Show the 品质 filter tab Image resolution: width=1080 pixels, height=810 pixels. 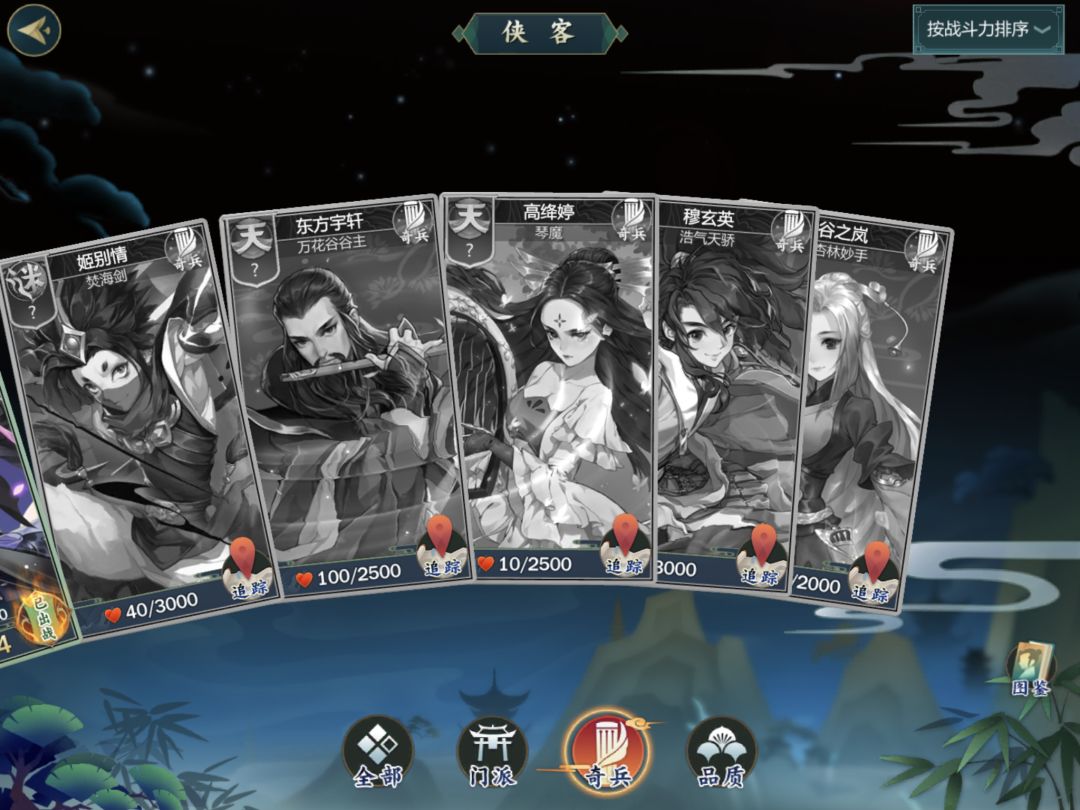tap(721, 753)
